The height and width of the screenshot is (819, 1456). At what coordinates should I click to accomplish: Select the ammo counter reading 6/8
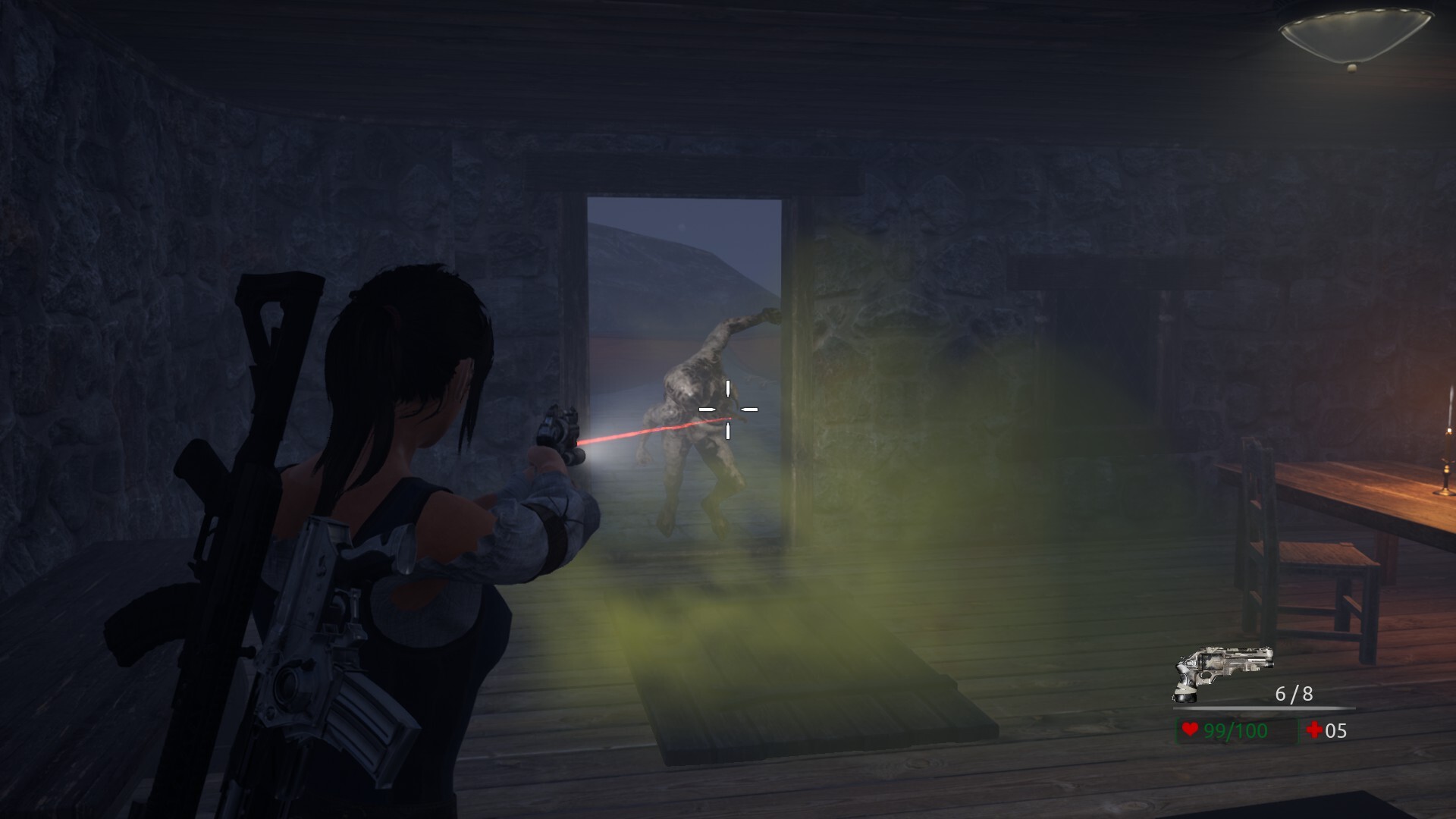(x=1294, y=694)
